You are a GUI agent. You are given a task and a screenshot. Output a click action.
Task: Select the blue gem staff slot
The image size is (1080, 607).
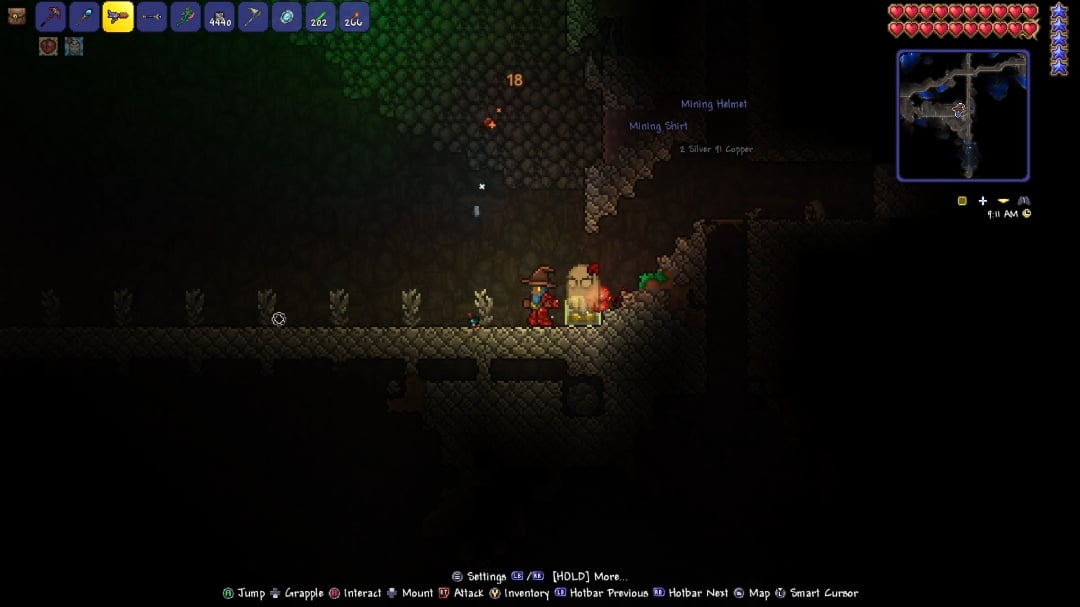point(84,17)
